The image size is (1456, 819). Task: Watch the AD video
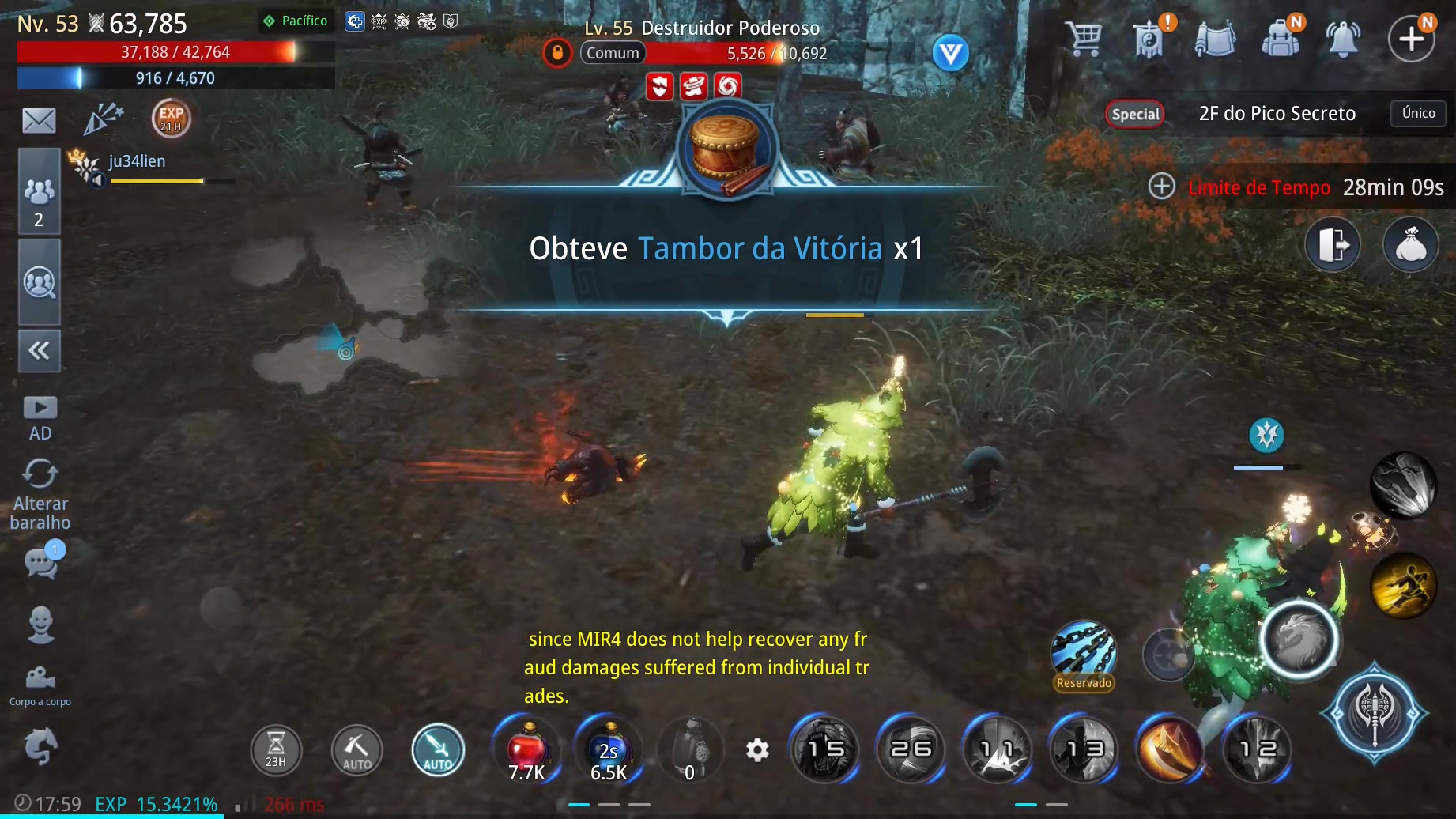(x=40, y=417)
